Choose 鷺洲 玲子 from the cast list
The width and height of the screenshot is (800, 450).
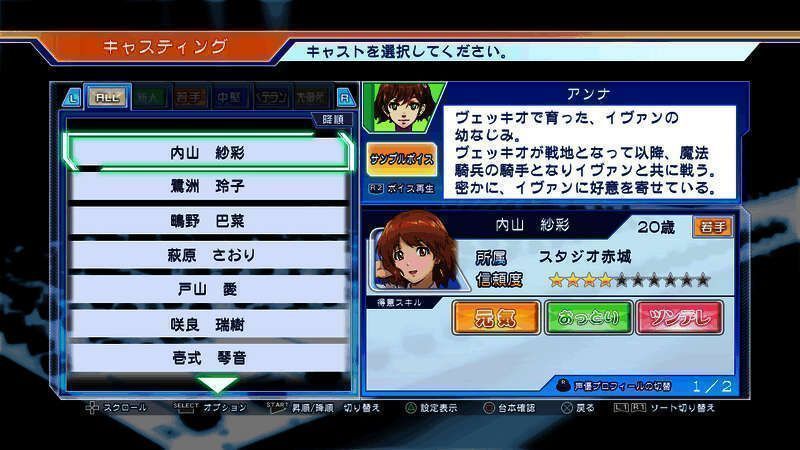coord(208,187)
